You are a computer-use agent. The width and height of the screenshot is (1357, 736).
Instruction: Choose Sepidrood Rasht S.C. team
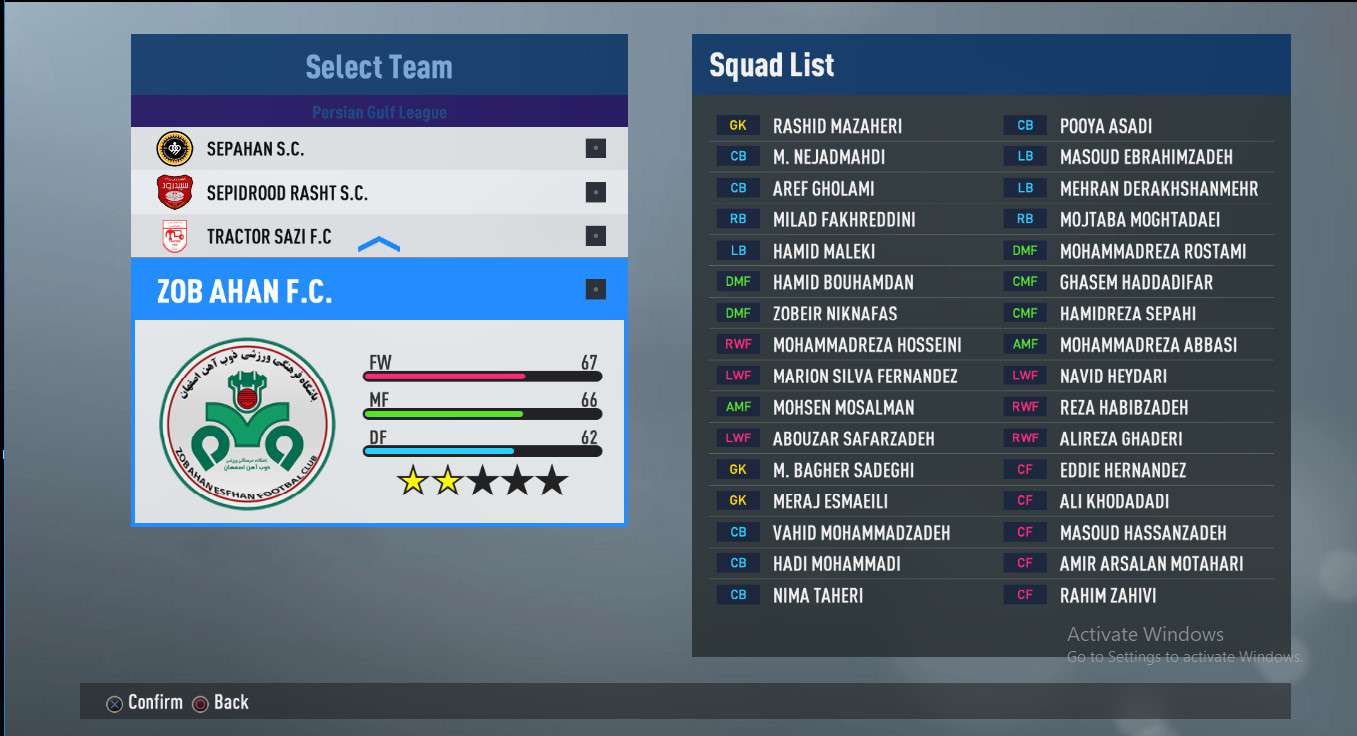(x=287, y=193)
